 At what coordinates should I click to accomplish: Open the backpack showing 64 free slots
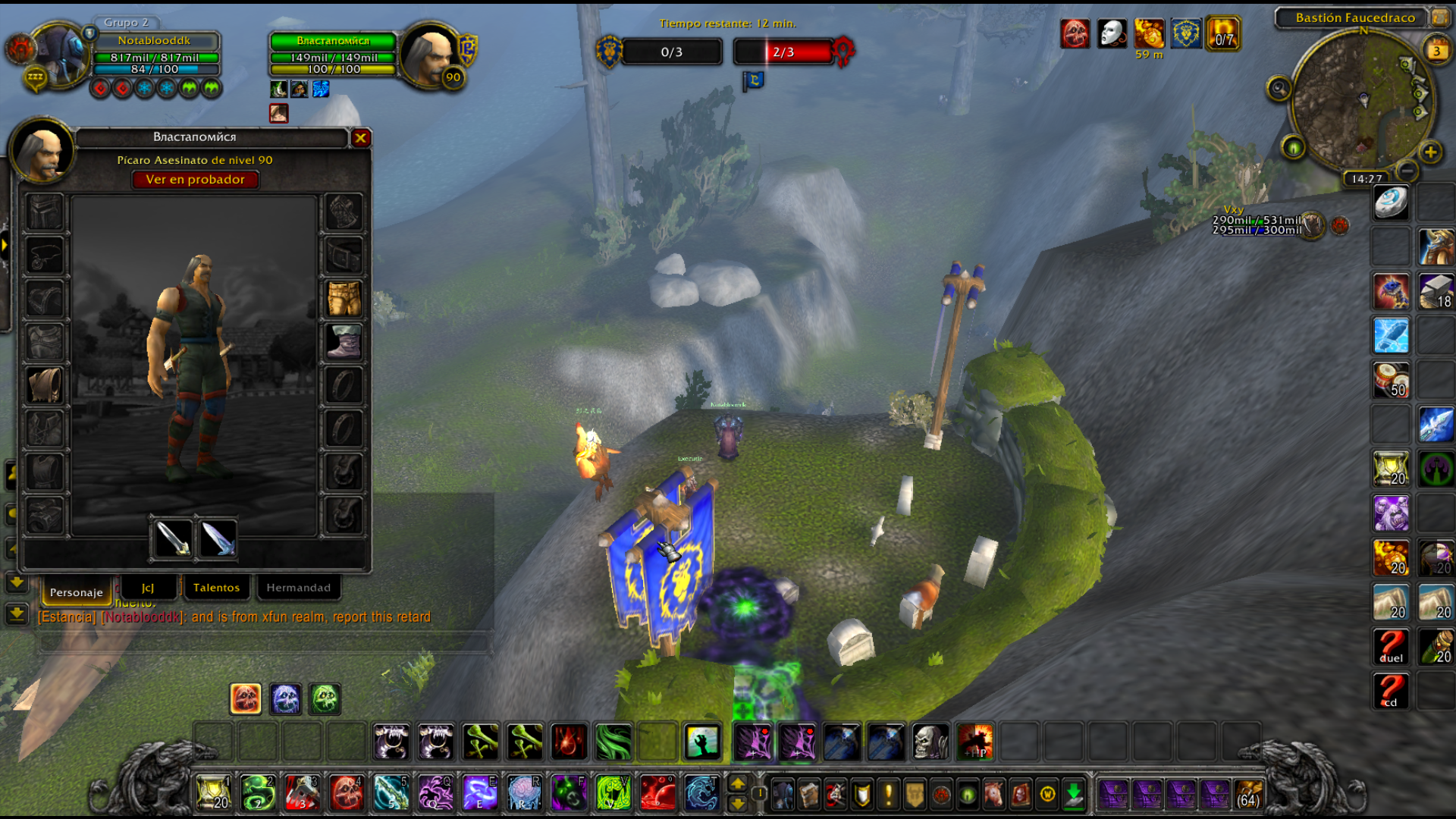pyautogui.click(x=1248, y=795)
